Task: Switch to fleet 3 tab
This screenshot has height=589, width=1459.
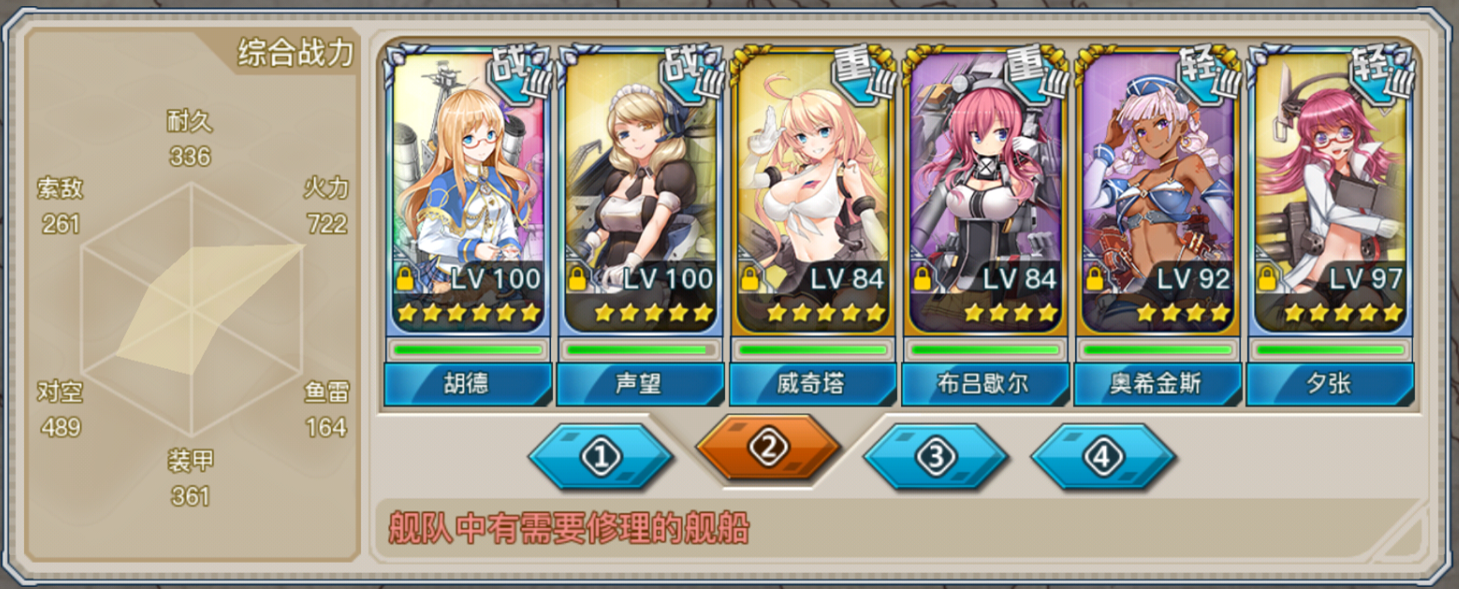Action: pos(936,457)
